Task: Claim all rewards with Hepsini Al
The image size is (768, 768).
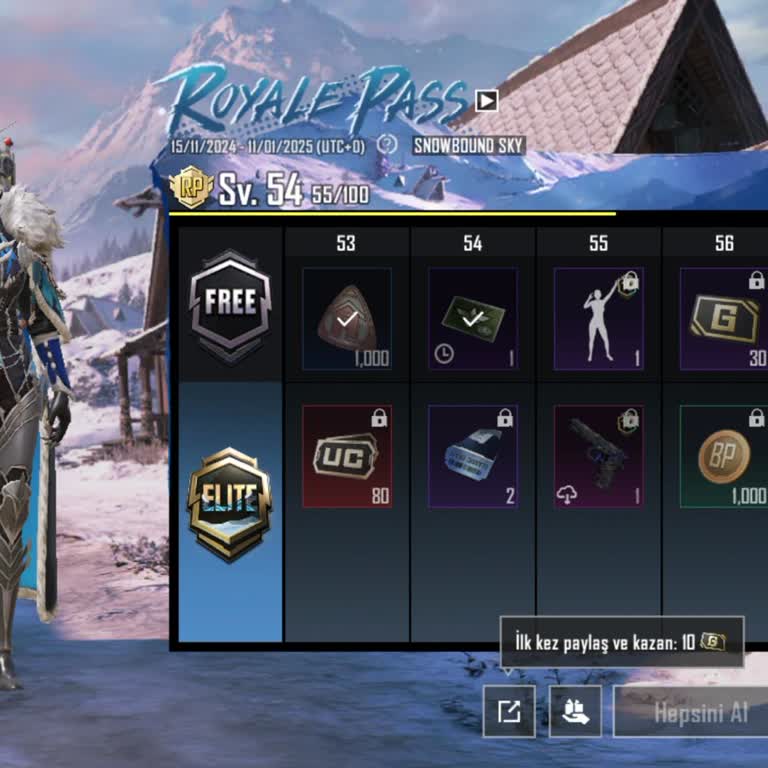Action: (692, 712)
